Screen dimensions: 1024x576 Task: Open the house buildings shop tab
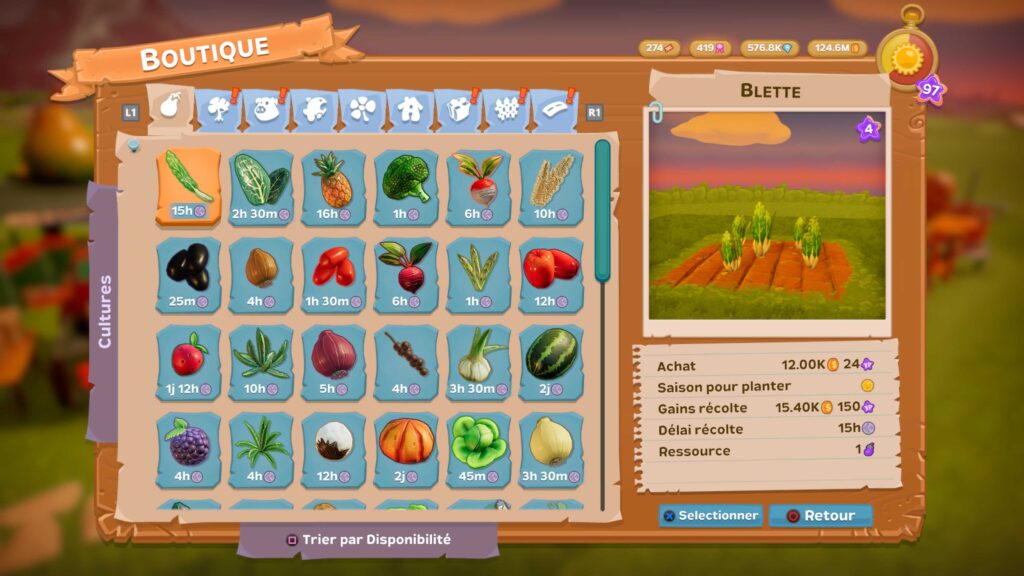click(x=410, y=109)
